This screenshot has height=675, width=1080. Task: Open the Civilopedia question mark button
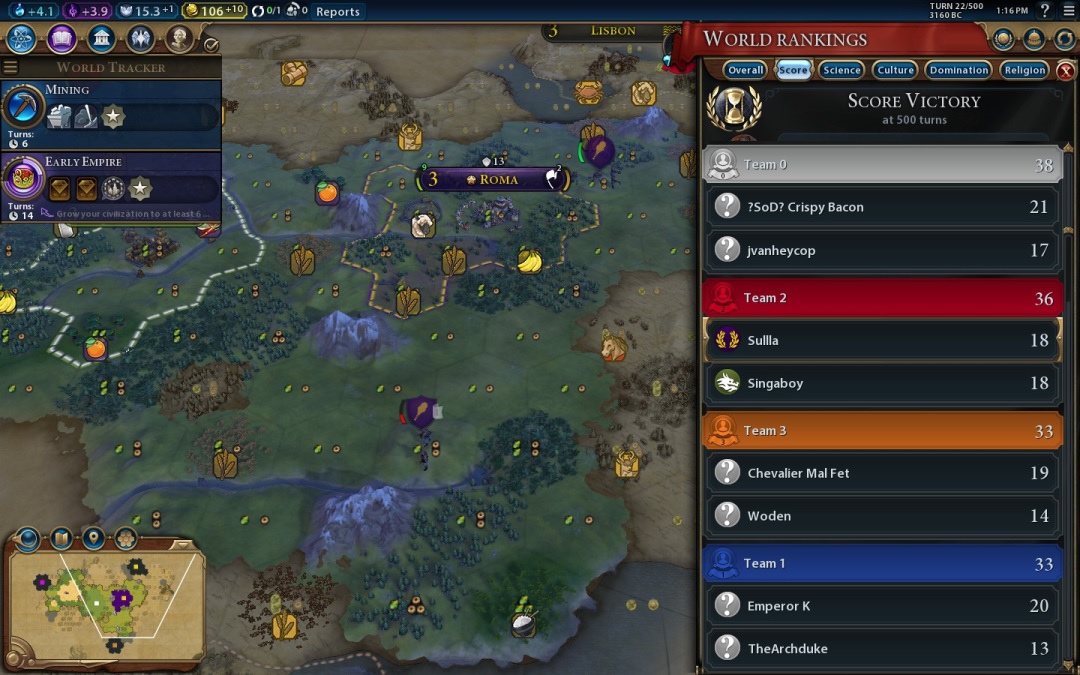tap(1044, 11)
